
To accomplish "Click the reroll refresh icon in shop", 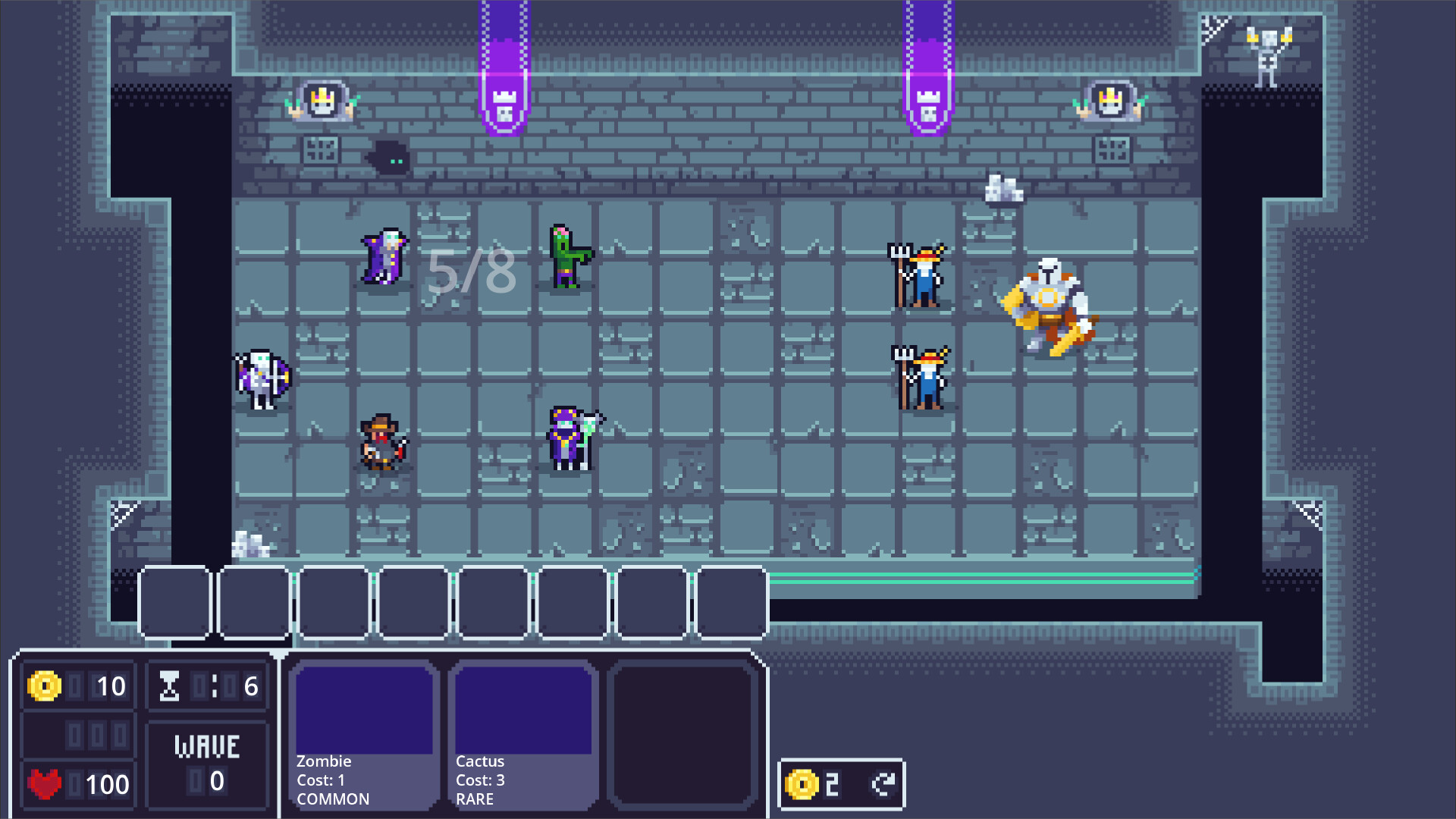I will [x=882, y=786].
